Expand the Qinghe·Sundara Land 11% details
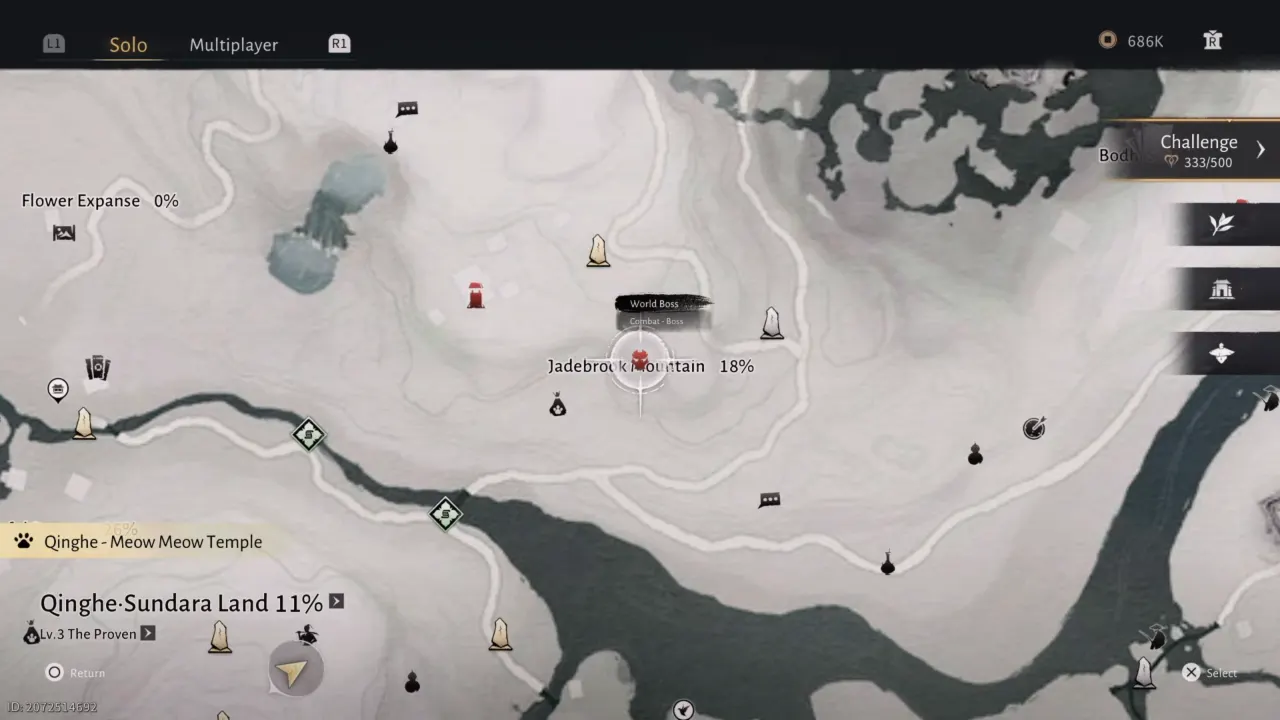 point(336,602)
